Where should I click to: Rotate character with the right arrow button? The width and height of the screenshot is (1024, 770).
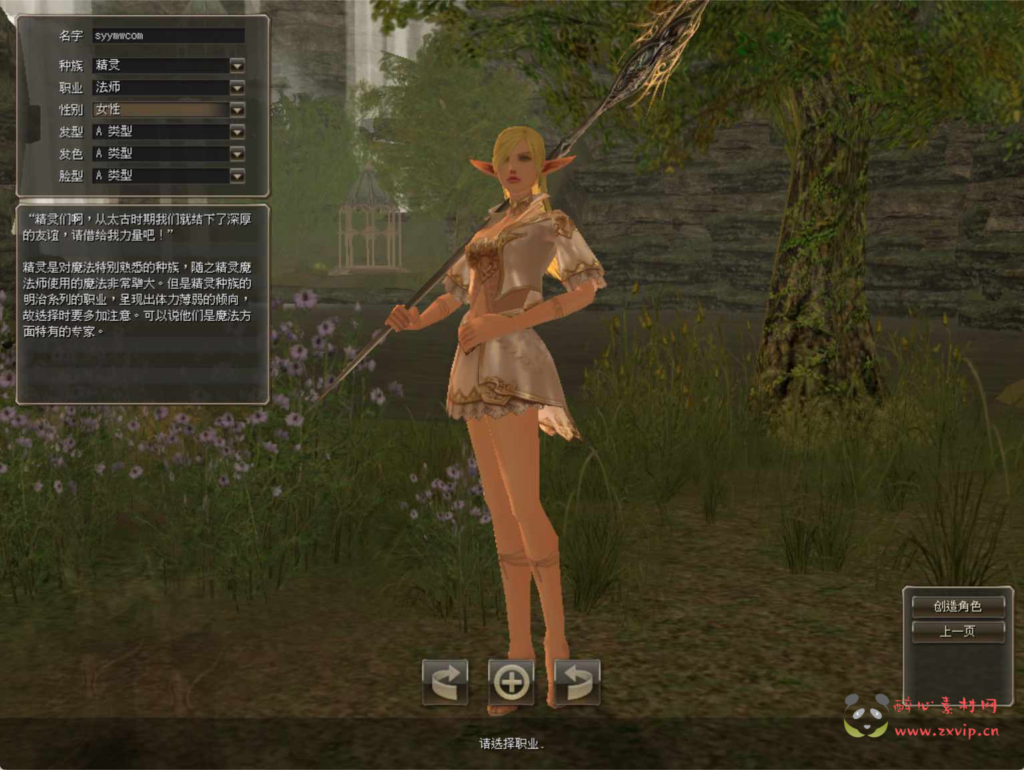click(x=577, y=682)
